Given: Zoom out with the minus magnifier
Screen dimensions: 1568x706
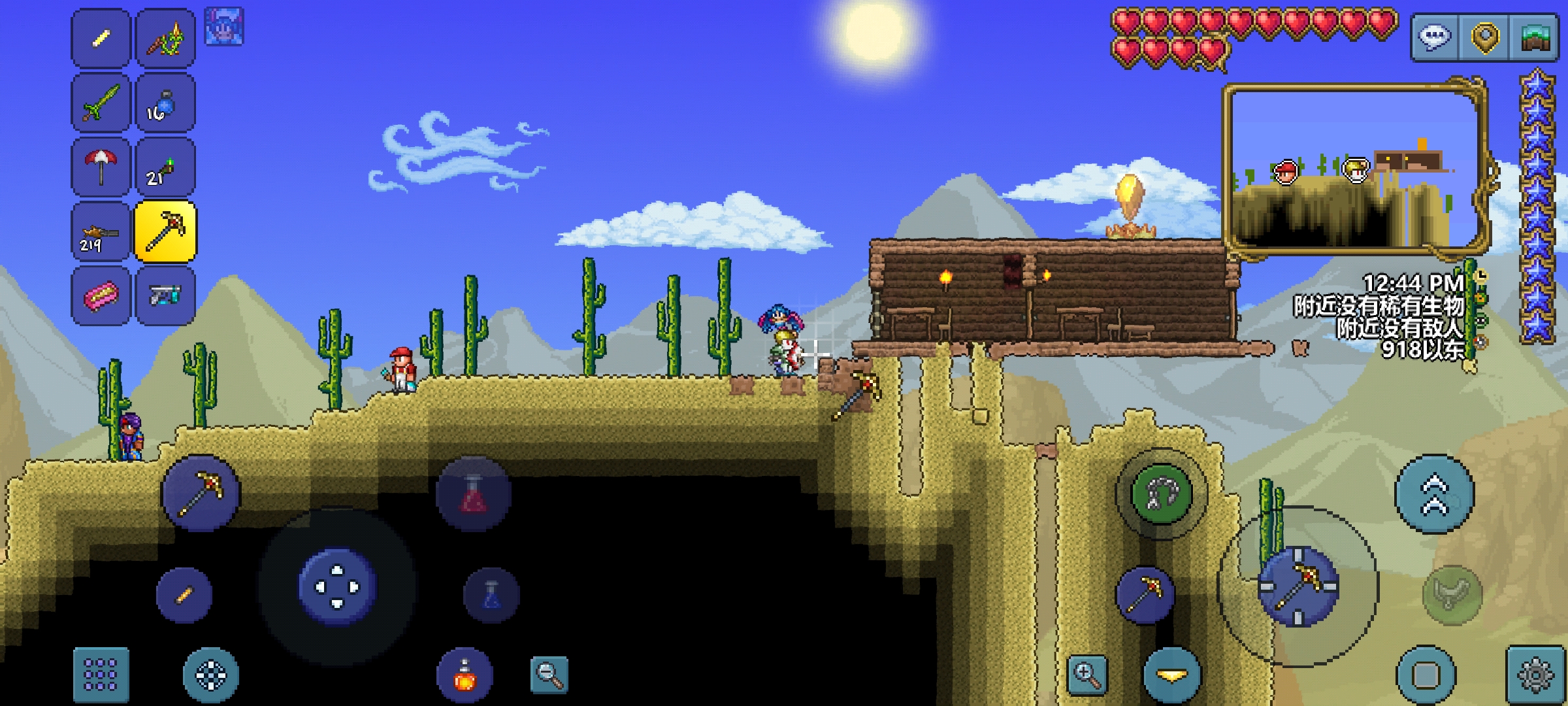Looking at the screenshot, I should coord(549,674).
